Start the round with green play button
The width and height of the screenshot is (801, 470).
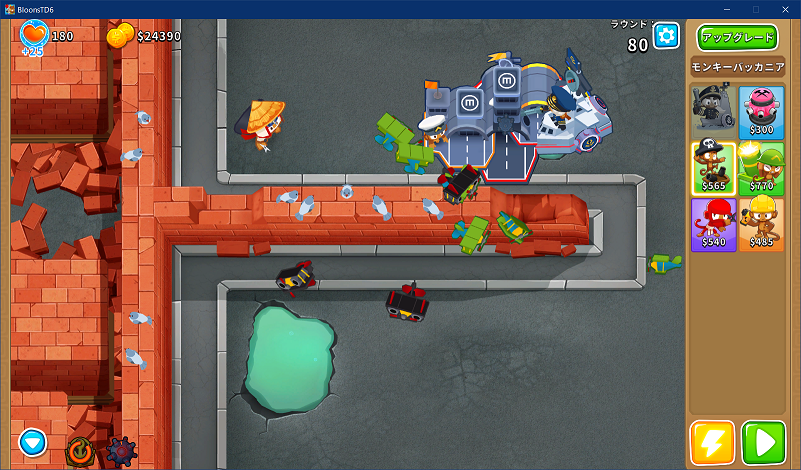click(x=763, y=442)
